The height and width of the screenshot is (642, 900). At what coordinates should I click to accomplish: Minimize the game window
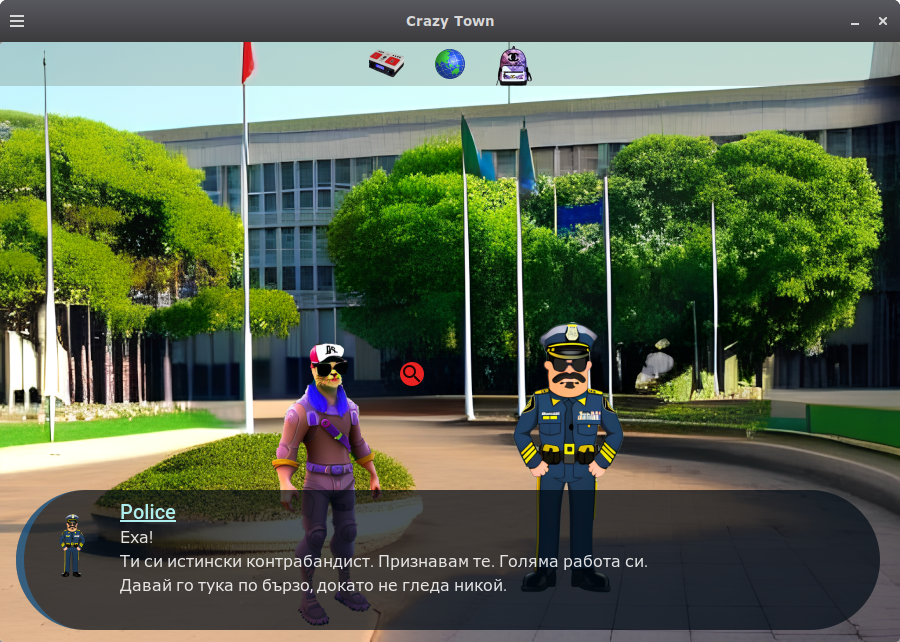point(855,21)
